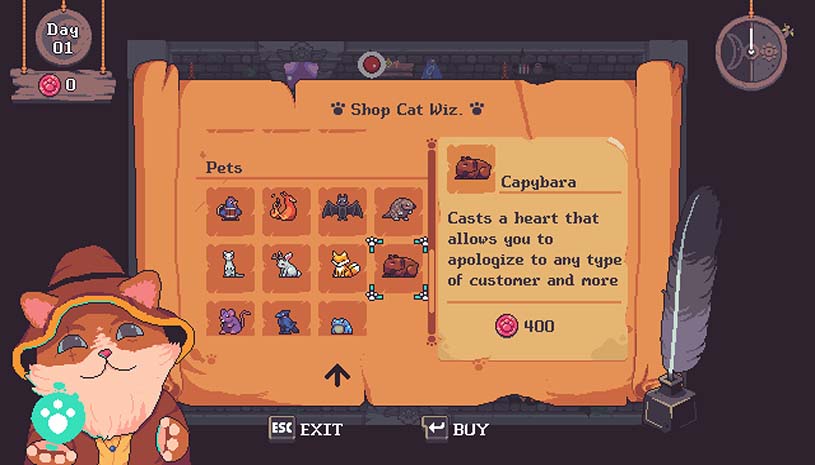Select the white horned rabbit pet
The height and width of the screenshot is (465, 815).
[287, 265]
